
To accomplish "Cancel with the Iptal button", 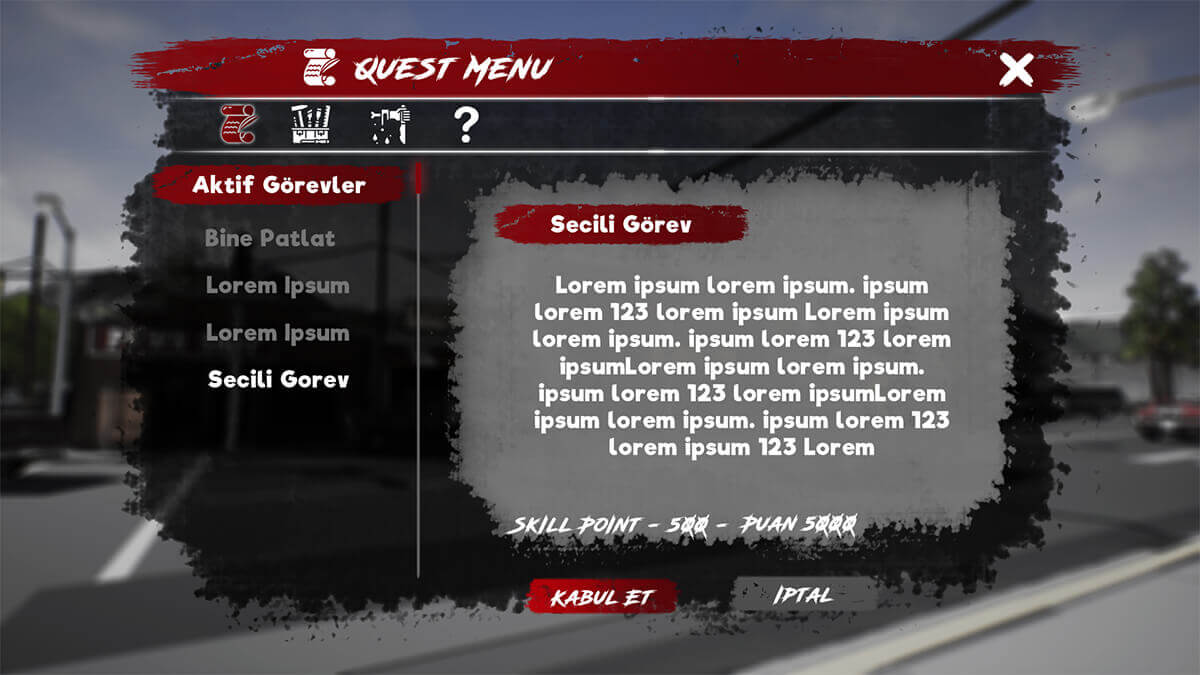I will tap(802, 595).
